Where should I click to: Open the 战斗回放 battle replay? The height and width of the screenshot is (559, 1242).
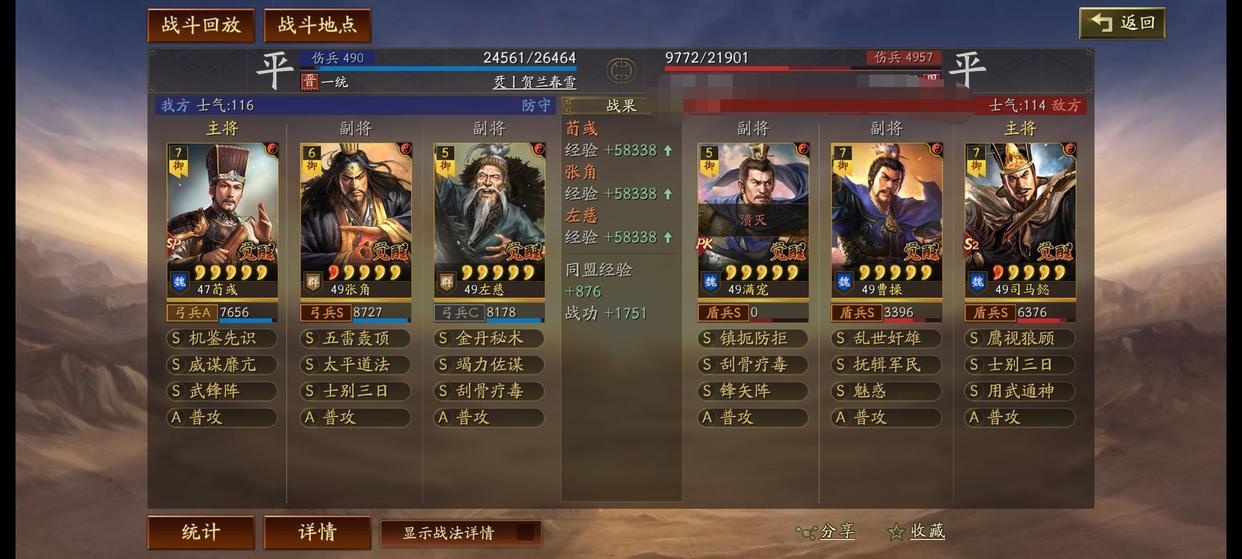tap(200, 25)
